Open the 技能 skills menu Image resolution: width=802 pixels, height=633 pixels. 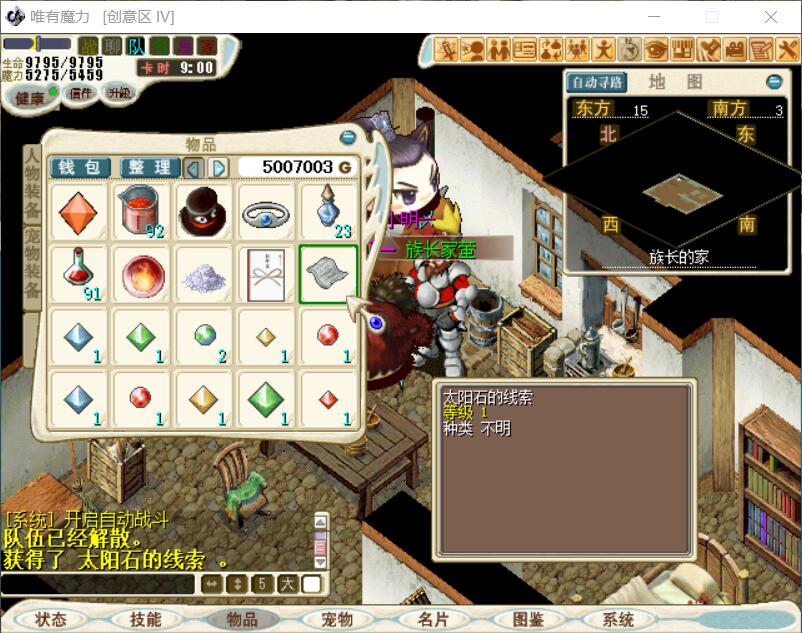pyautogui.click(x=145, y=619)
